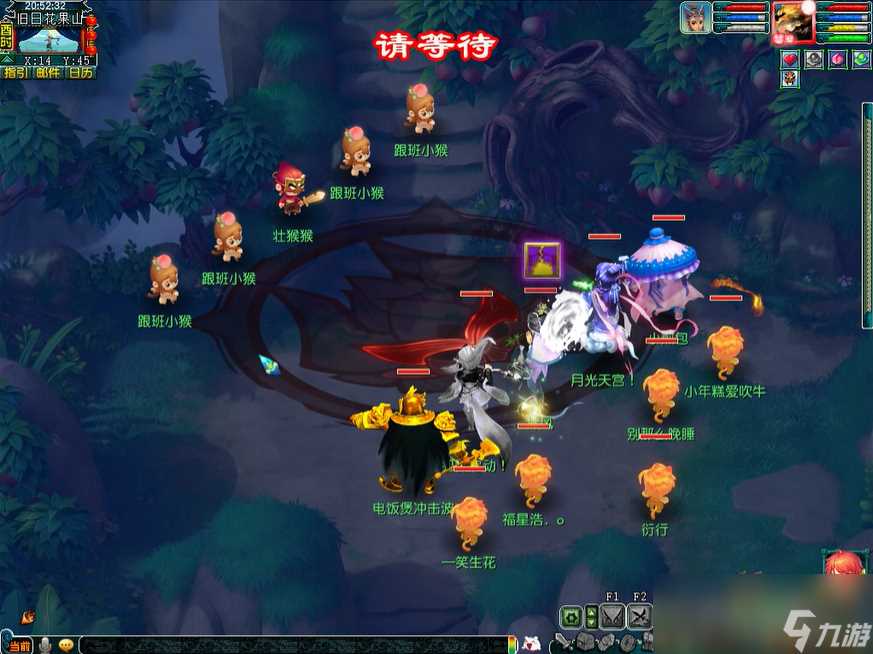Toggle the chat microphone voice button
The width and height of the screenshot is (873, 654).
coord(45,645)
